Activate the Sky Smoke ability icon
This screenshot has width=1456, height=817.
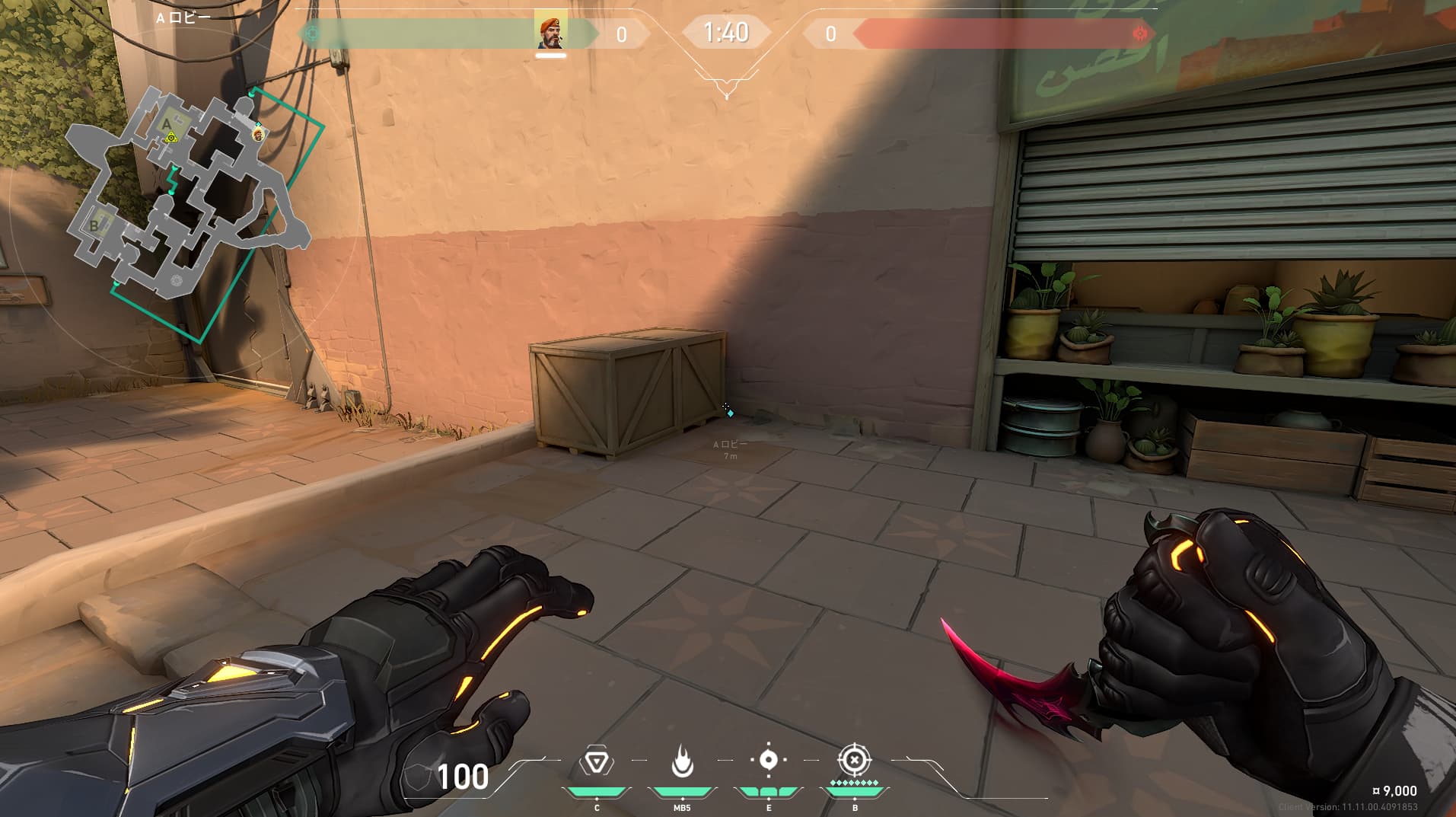coord(768,761)
